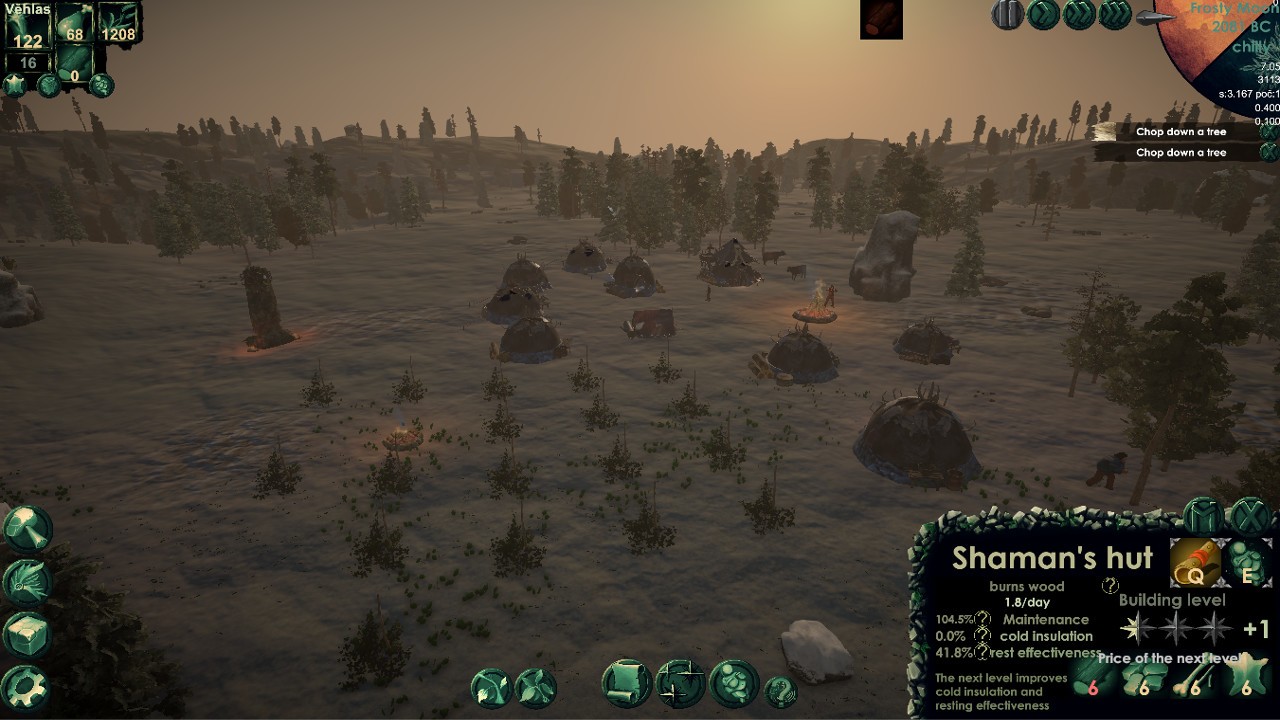Expand the cold insulation info question mark
This screenshot has width=1280, height=720.
pyautogui.click(x=983, y=635)
